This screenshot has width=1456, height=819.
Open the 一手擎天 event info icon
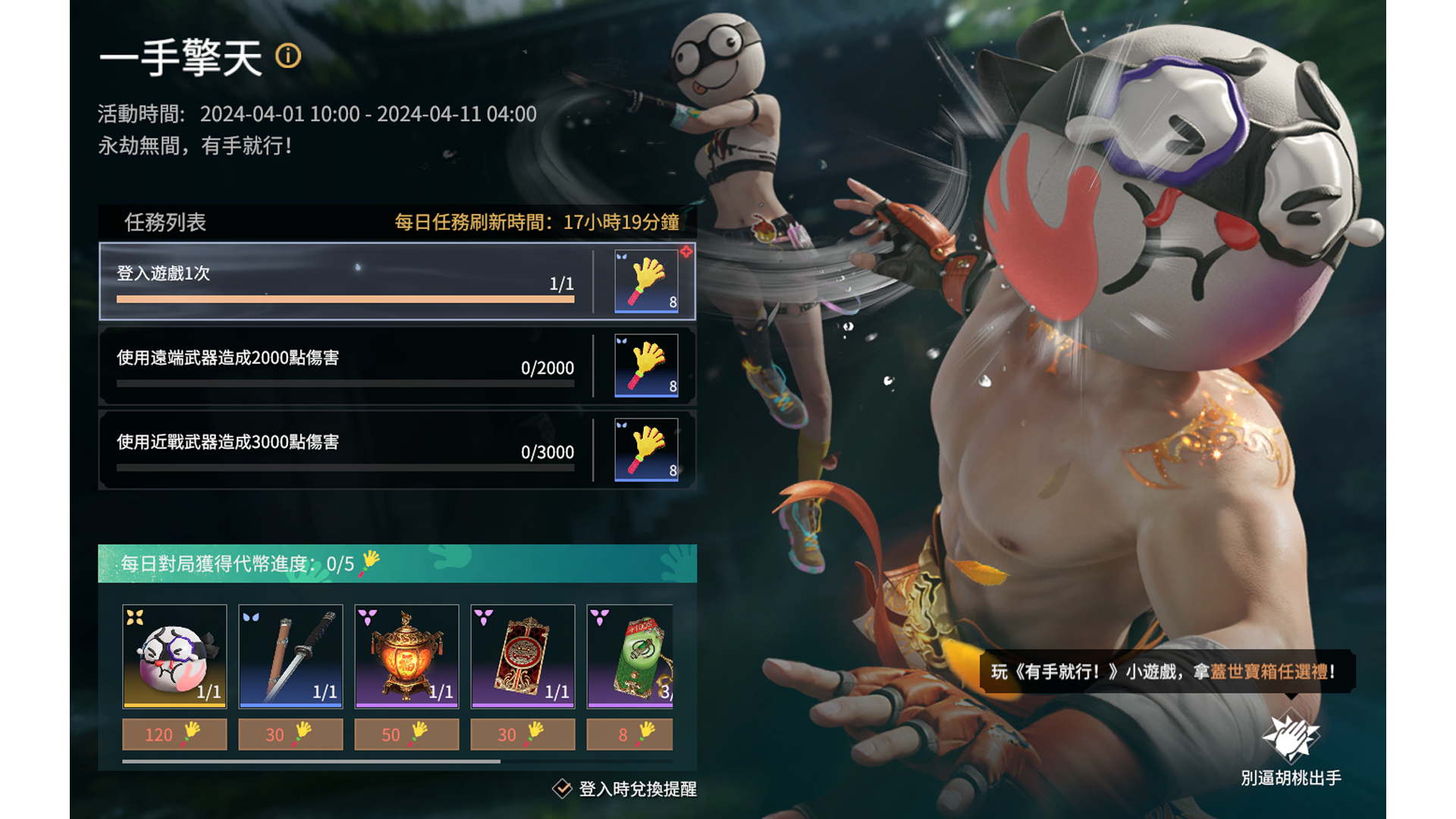[x=287, y=56]
